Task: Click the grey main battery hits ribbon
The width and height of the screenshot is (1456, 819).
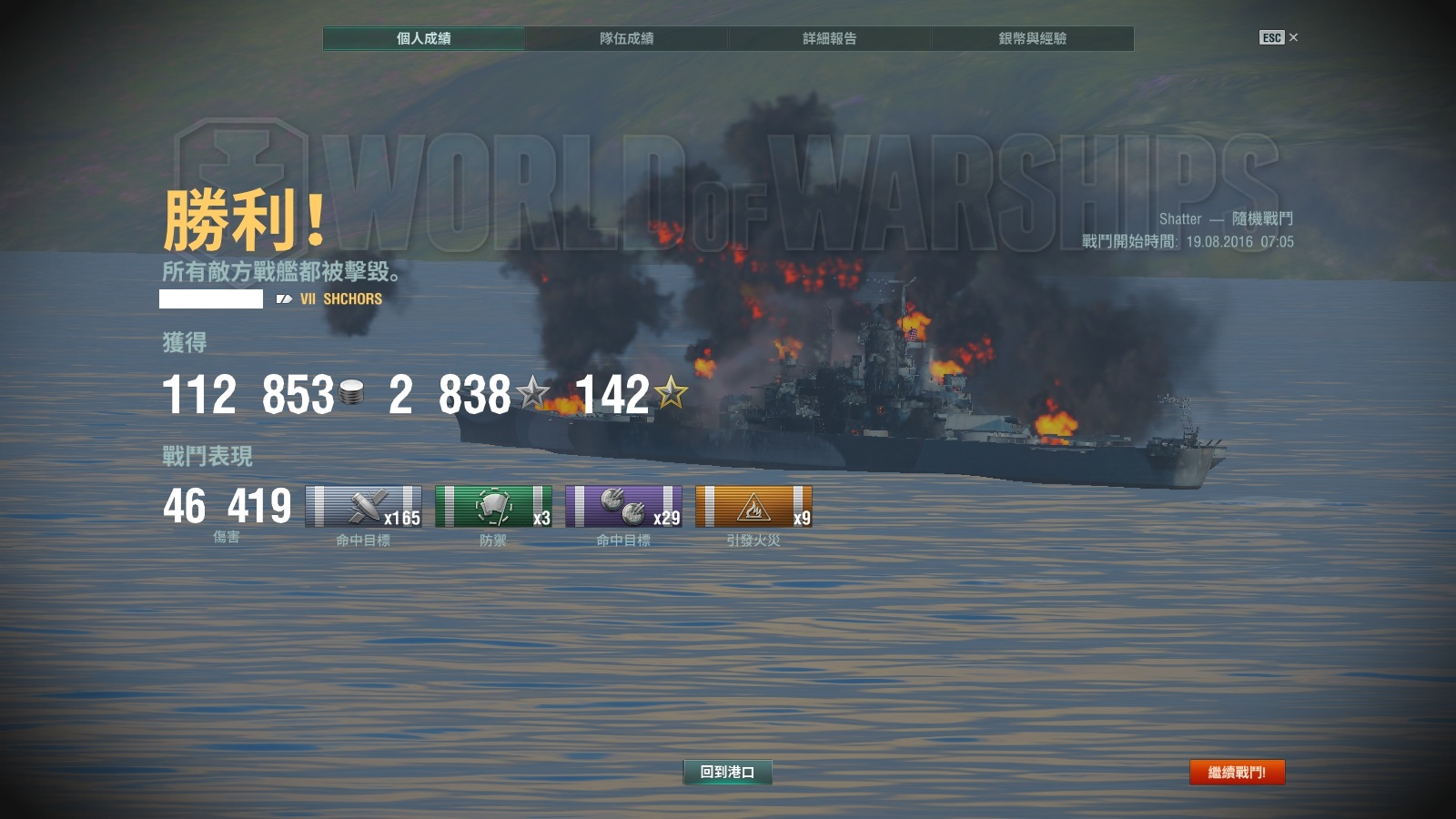Action: click(363, 507)
